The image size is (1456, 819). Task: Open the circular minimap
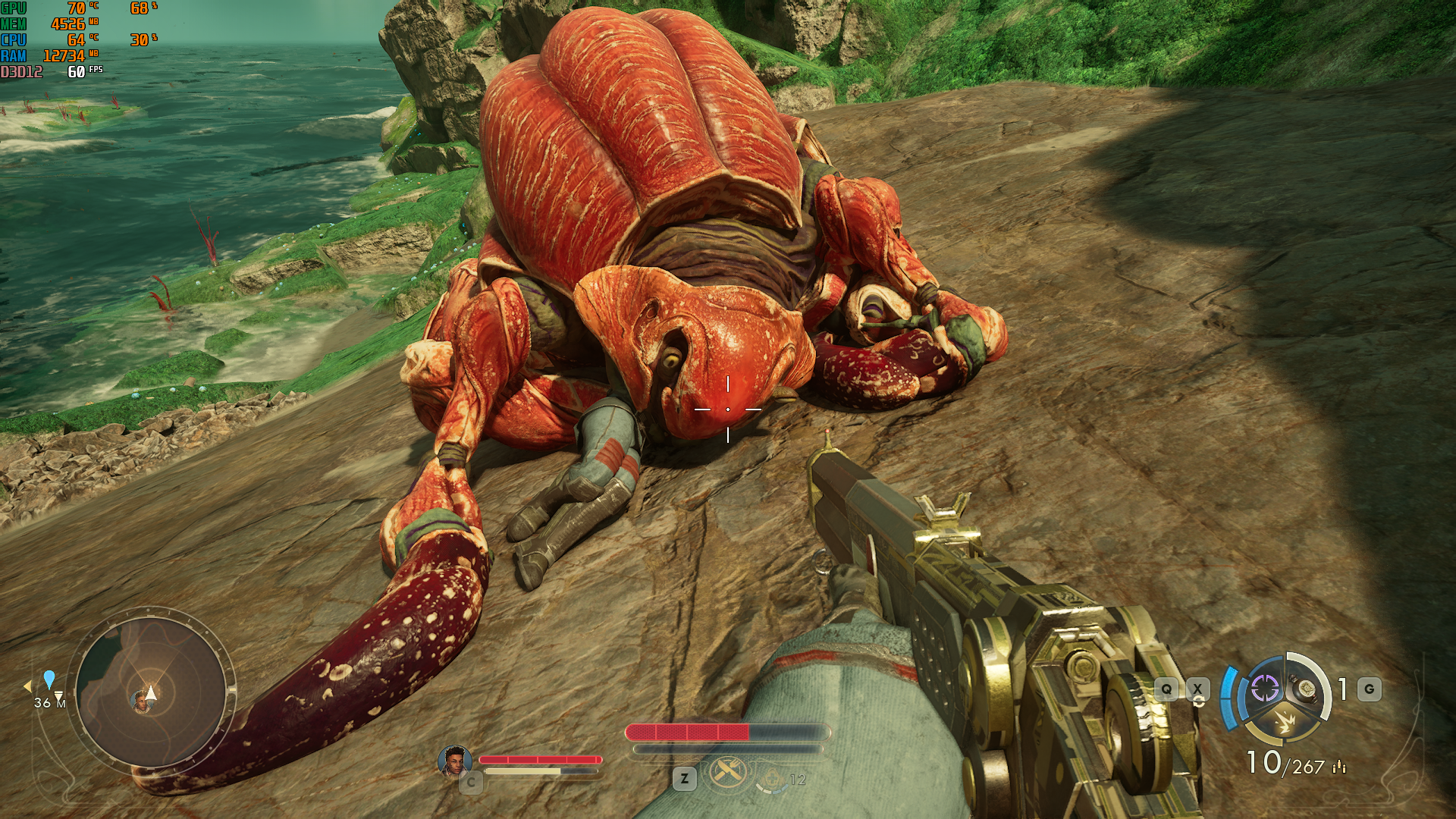pos(151,692)
